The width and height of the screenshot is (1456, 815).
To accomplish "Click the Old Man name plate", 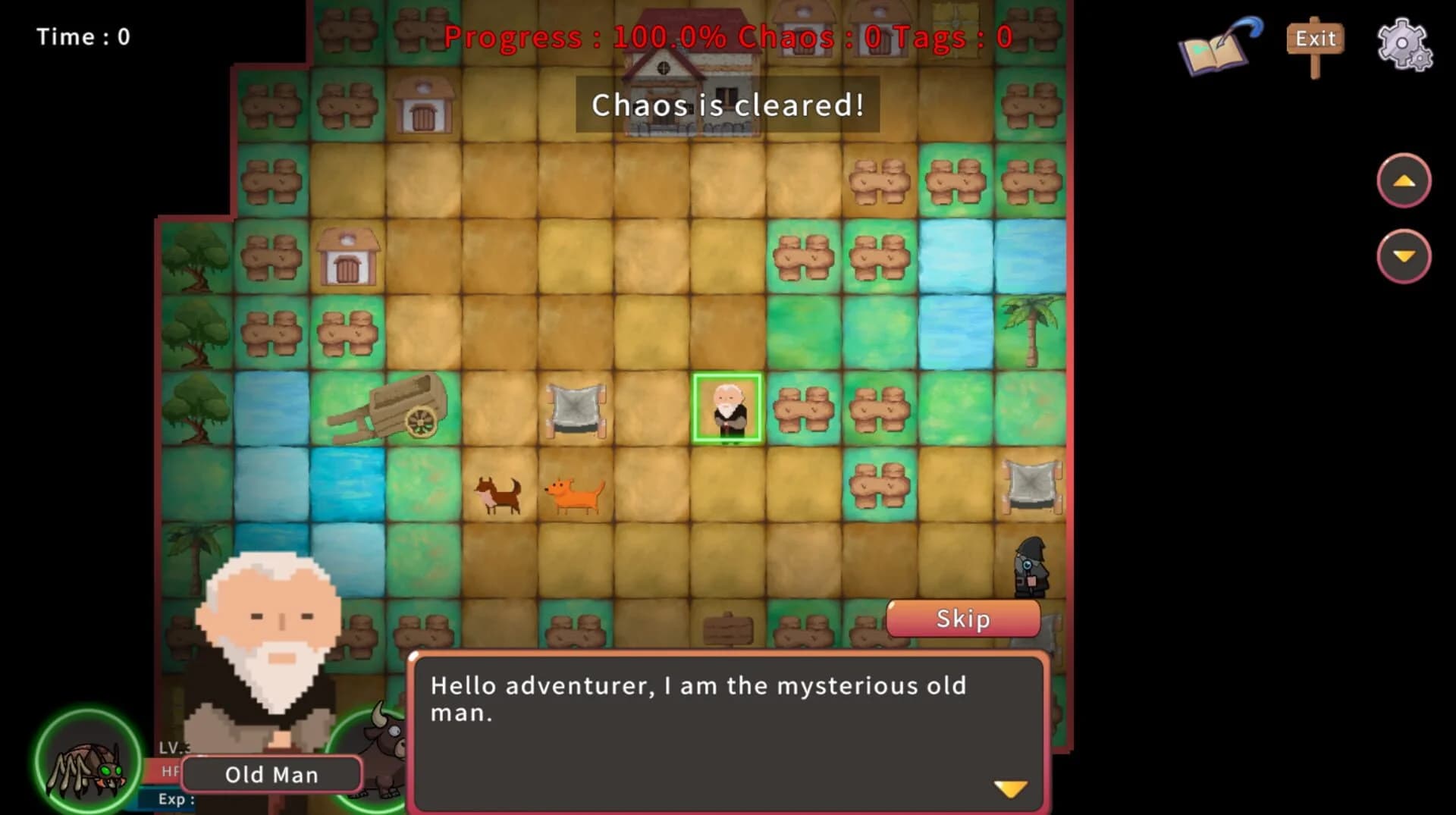I will tap(271, 774).
